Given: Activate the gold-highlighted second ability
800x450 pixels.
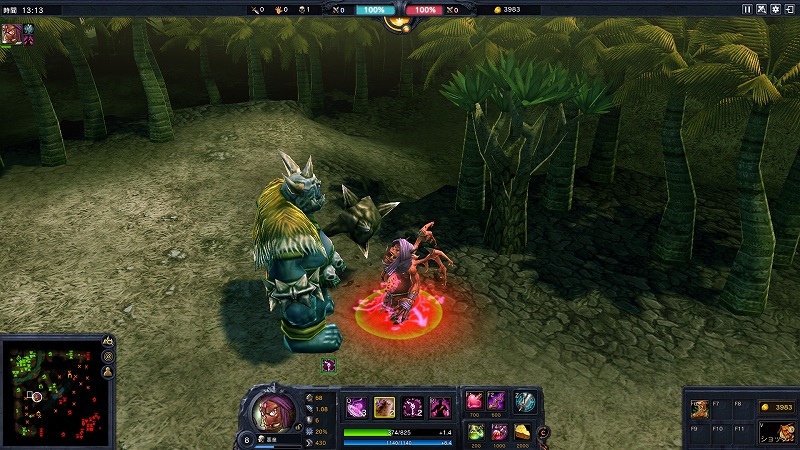Looking at the screenshot, I should (384, 407).
